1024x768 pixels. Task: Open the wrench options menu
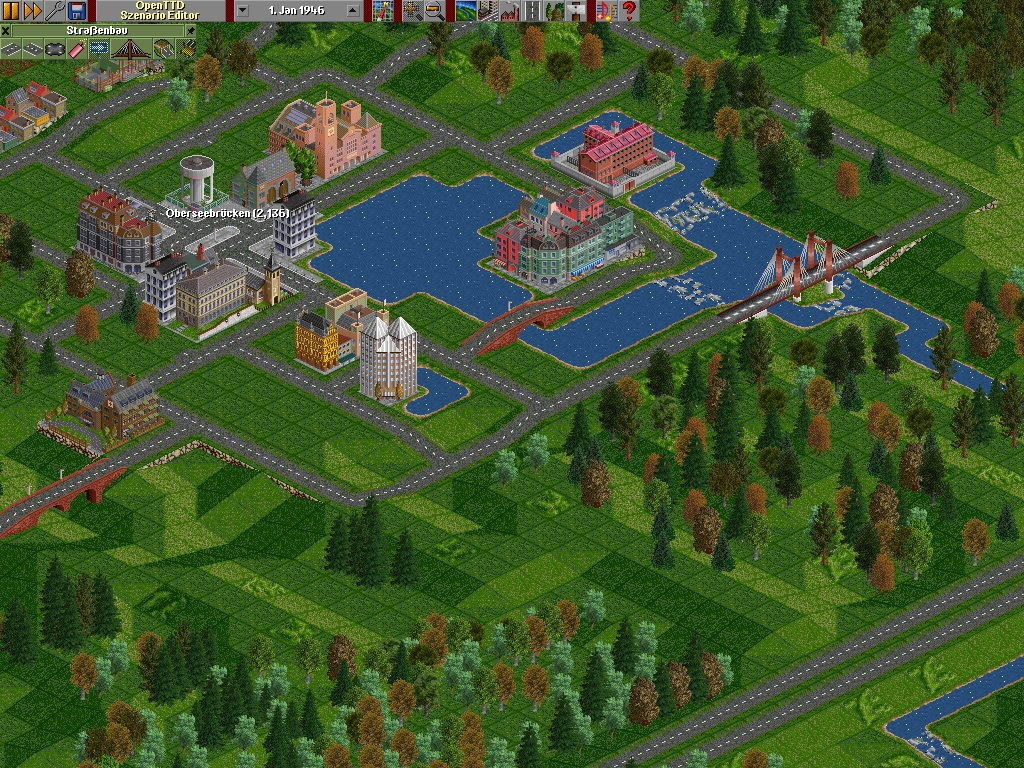[x=54, y=11]
